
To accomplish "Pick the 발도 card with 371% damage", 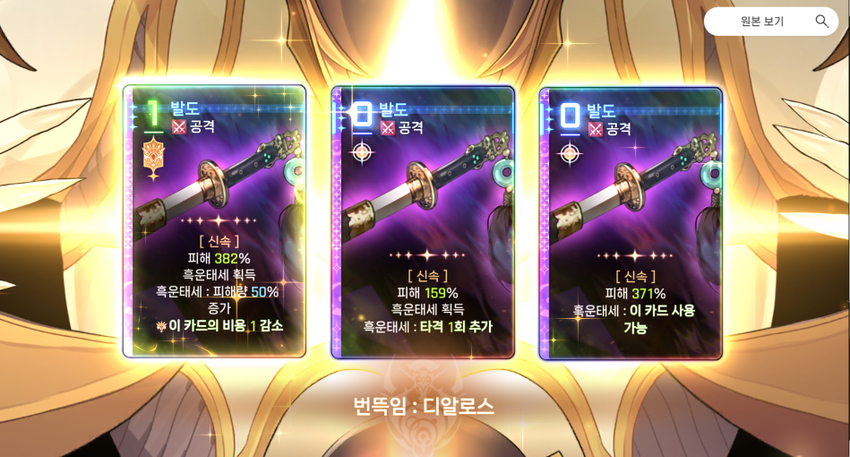I will click(x=631, y=222).
